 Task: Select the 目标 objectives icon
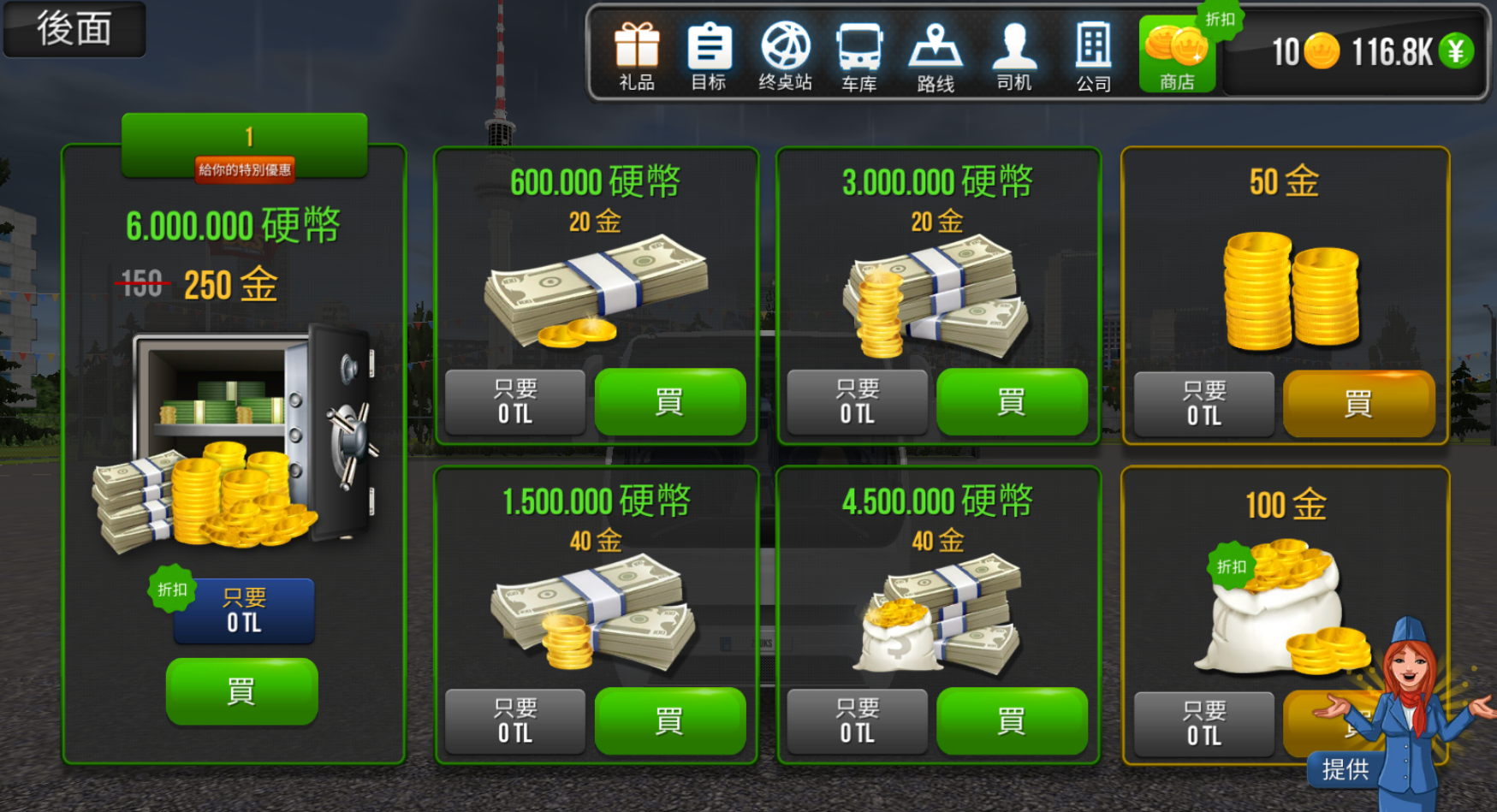710,53
